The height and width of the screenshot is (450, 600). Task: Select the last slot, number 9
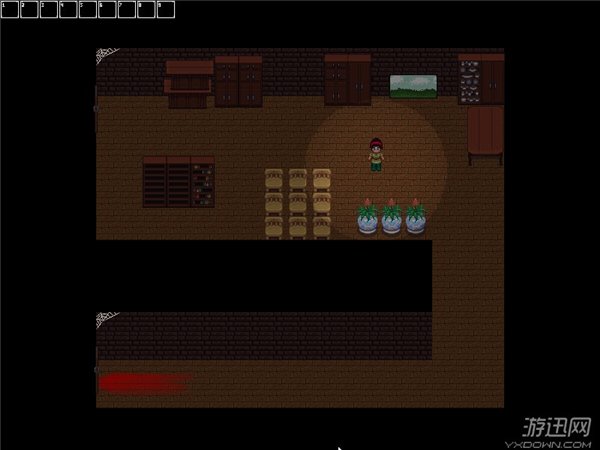tap(166, 9)
